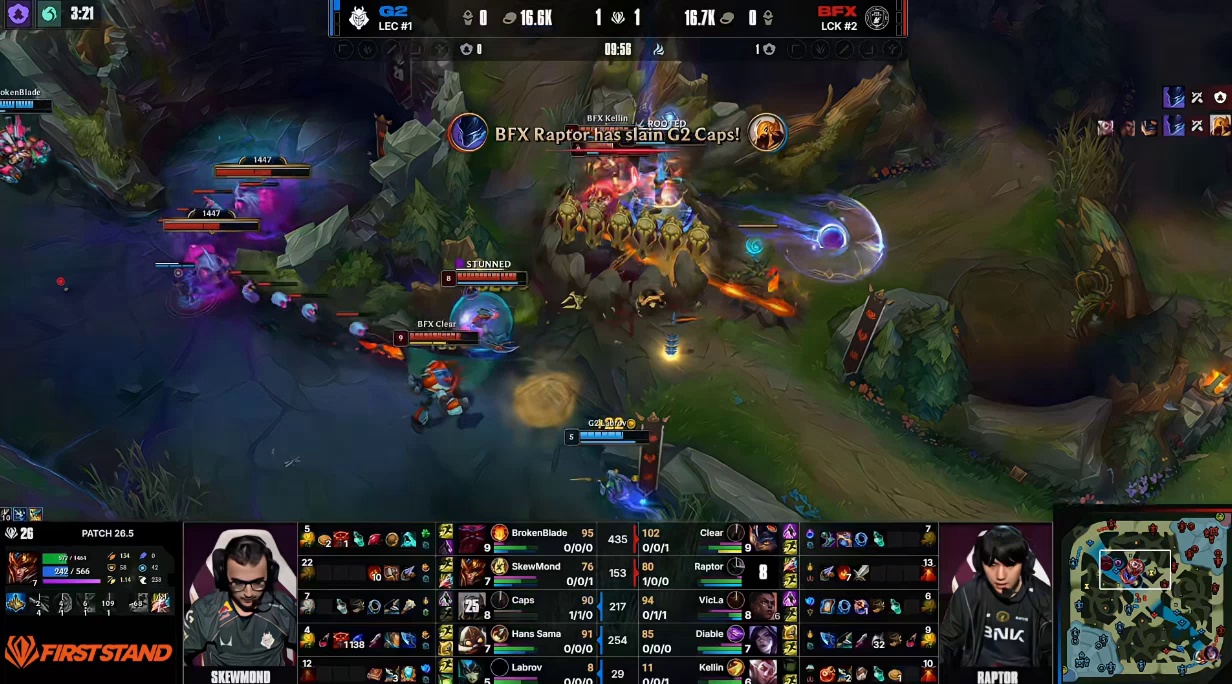Click the BrokenBlade nameplate at left edge
Viewport: 1232px width, 684px height.
click(x=20, y=92)
